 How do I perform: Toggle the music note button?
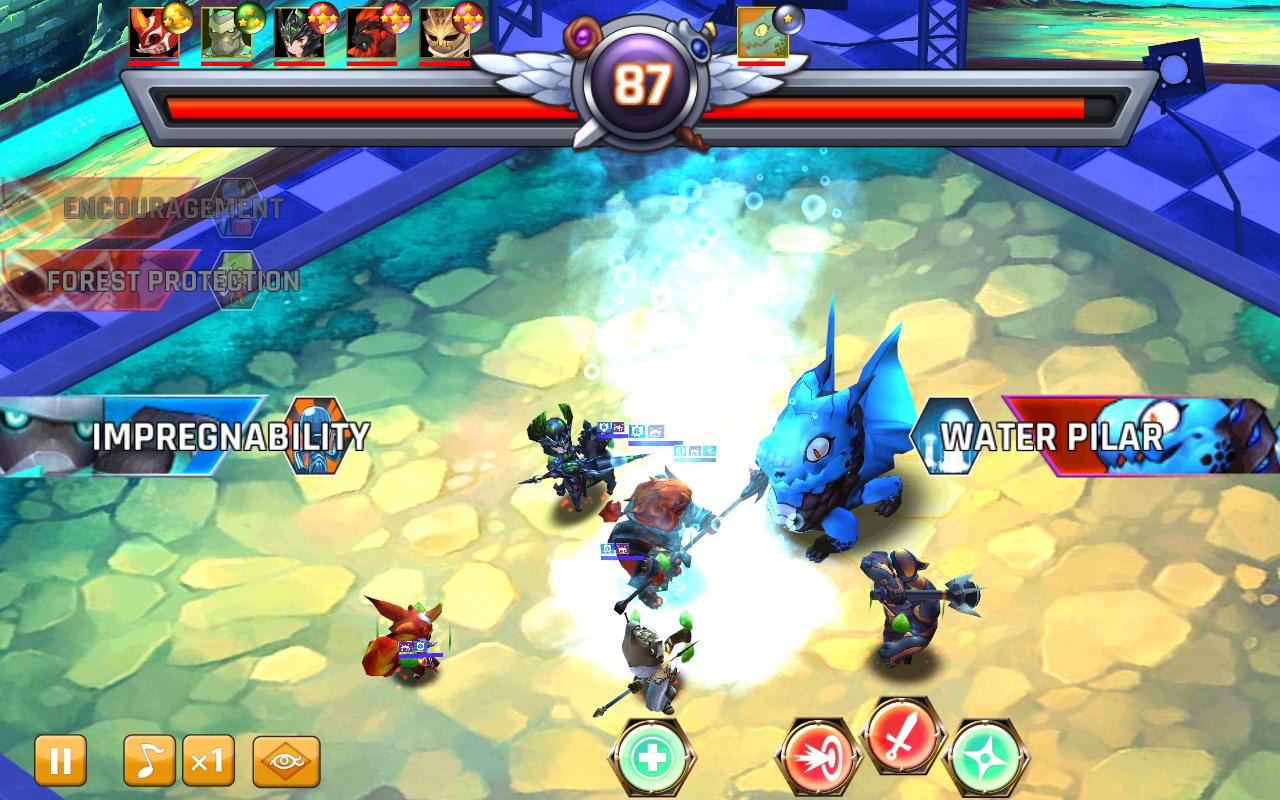tap(149, 761)
